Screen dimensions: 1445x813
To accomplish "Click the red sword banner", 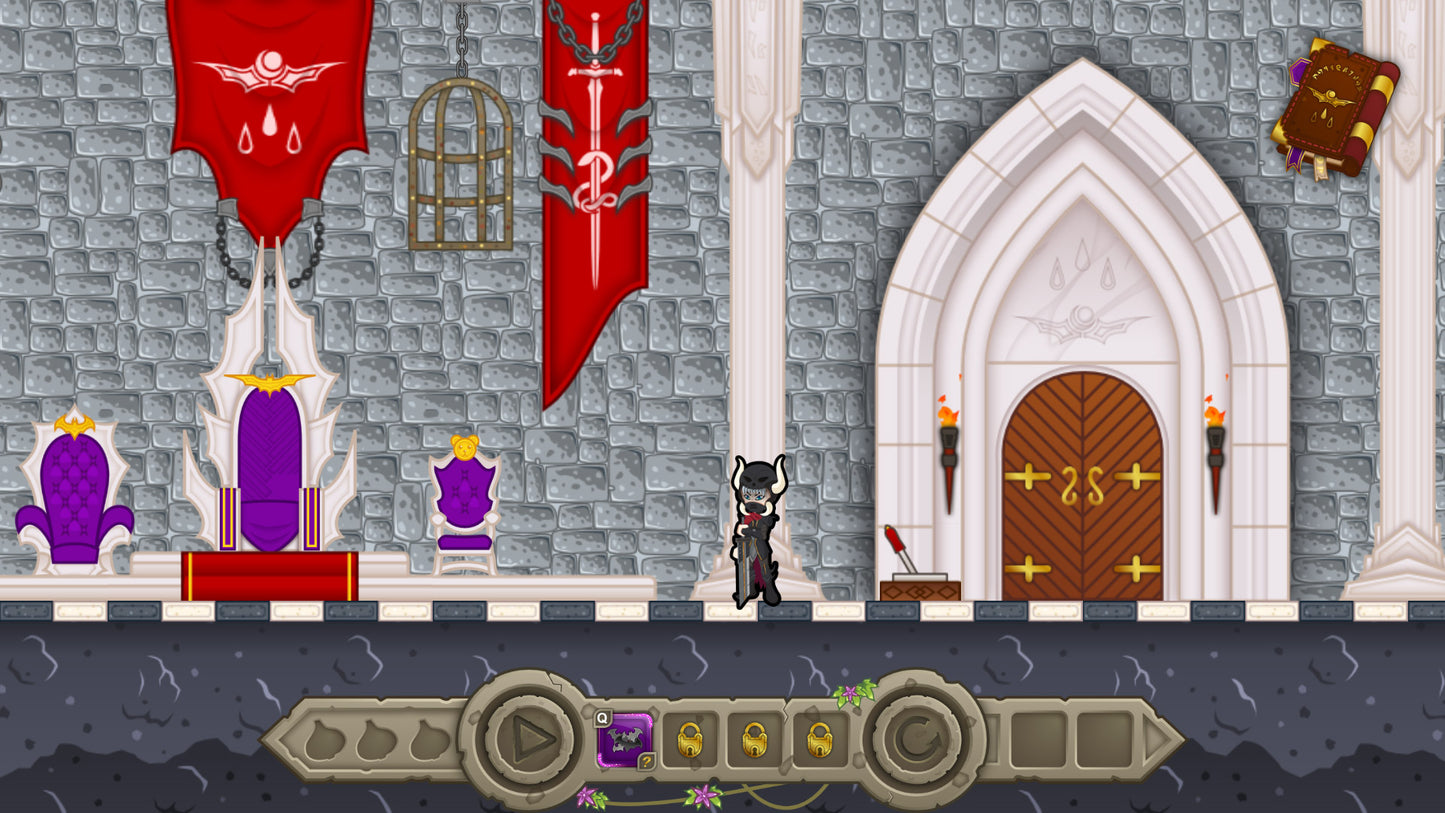I will point(594,200).
